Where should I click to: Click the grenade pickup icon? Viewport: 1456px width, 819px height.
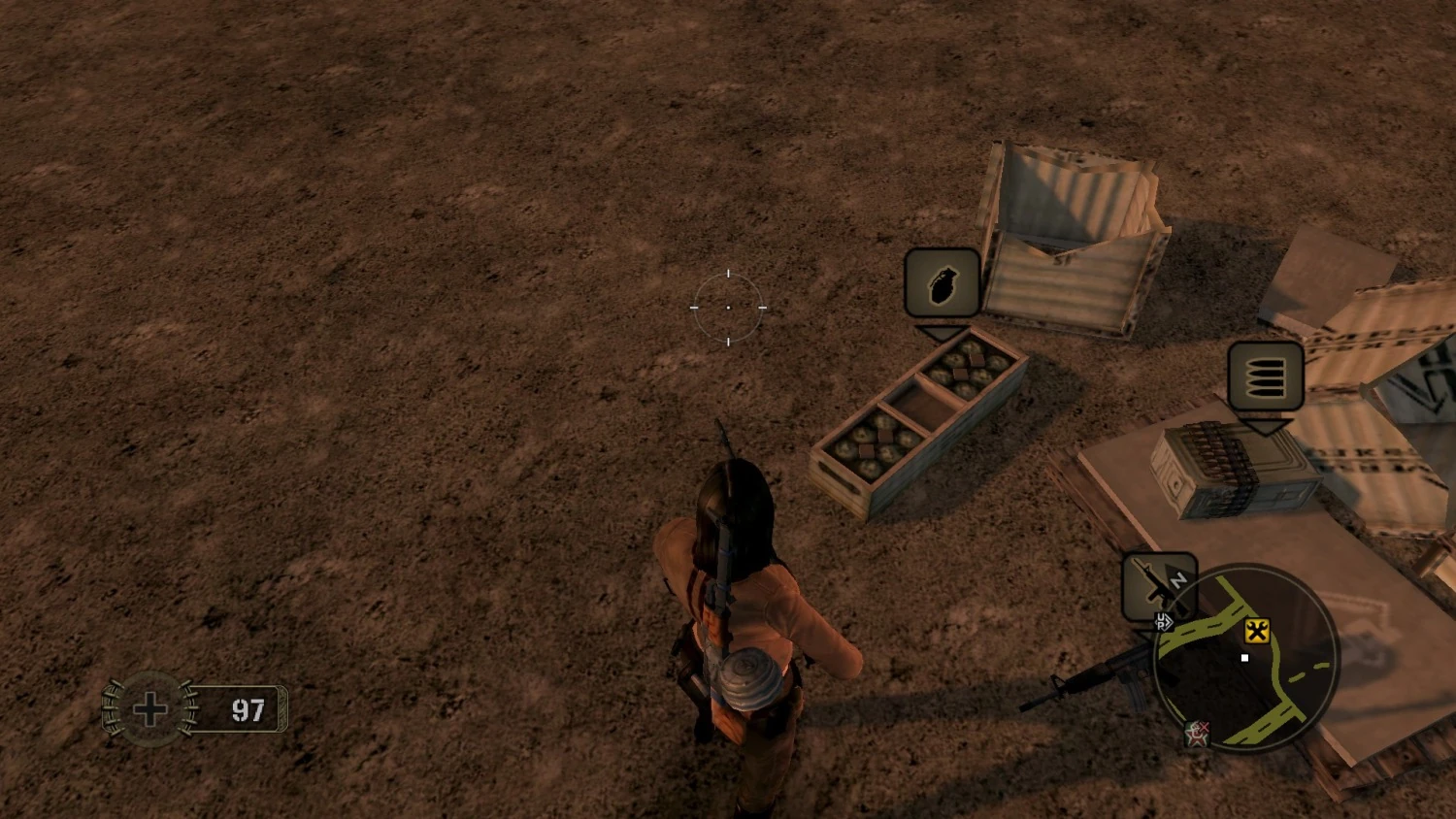[x=943, y=283]
